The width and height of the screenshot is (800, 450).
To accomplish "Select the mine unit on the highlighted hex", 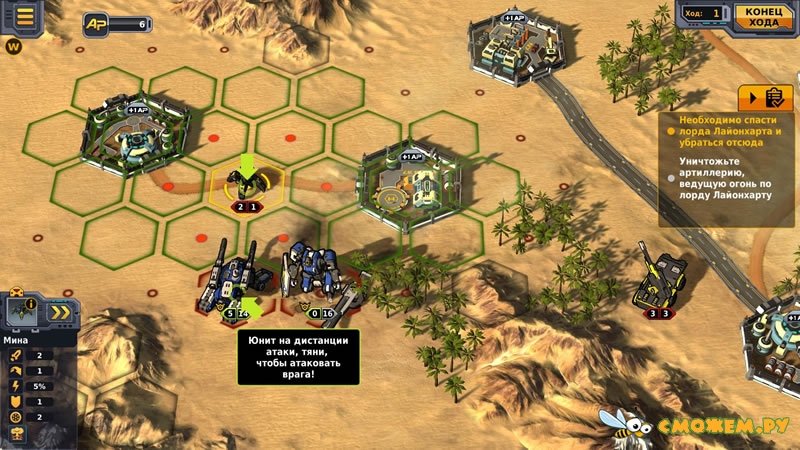I will tap(246, 183).
